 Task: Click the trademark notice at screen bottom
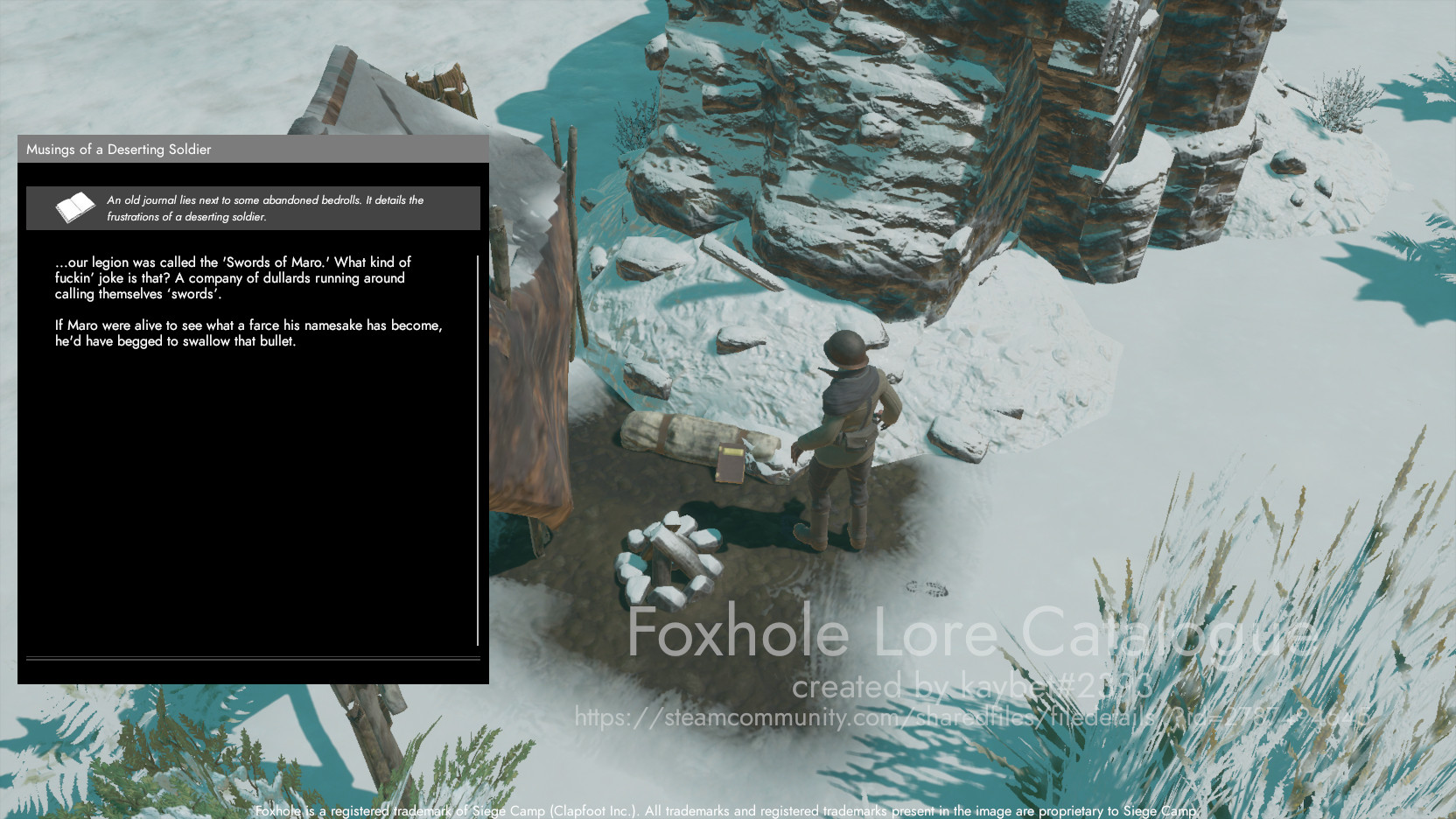click(x=726, y=810)
